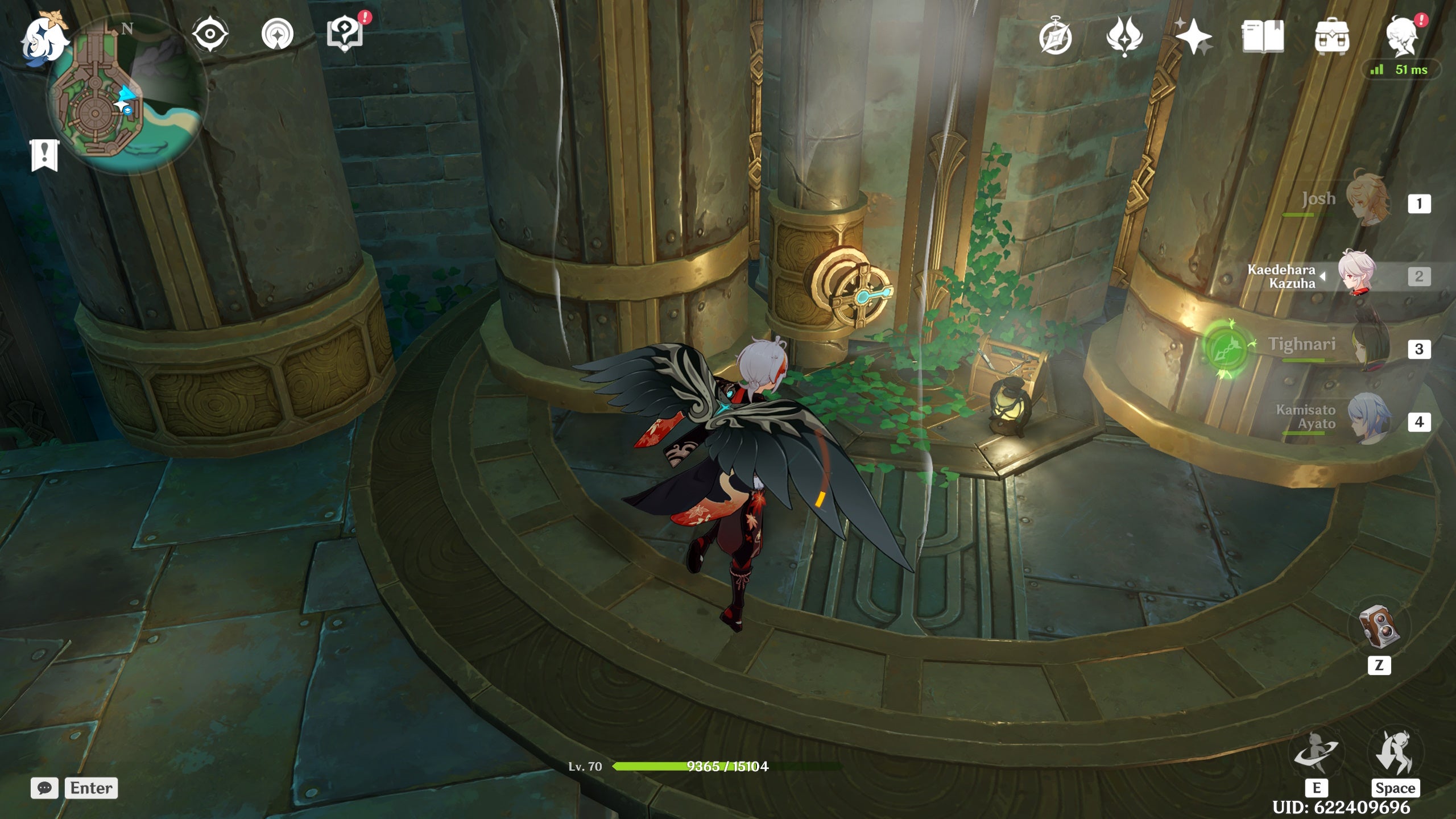The width and height of the screenshot is (1456, 819).
Task: Trigger the sprint action icon
Action: point(1395,752)
